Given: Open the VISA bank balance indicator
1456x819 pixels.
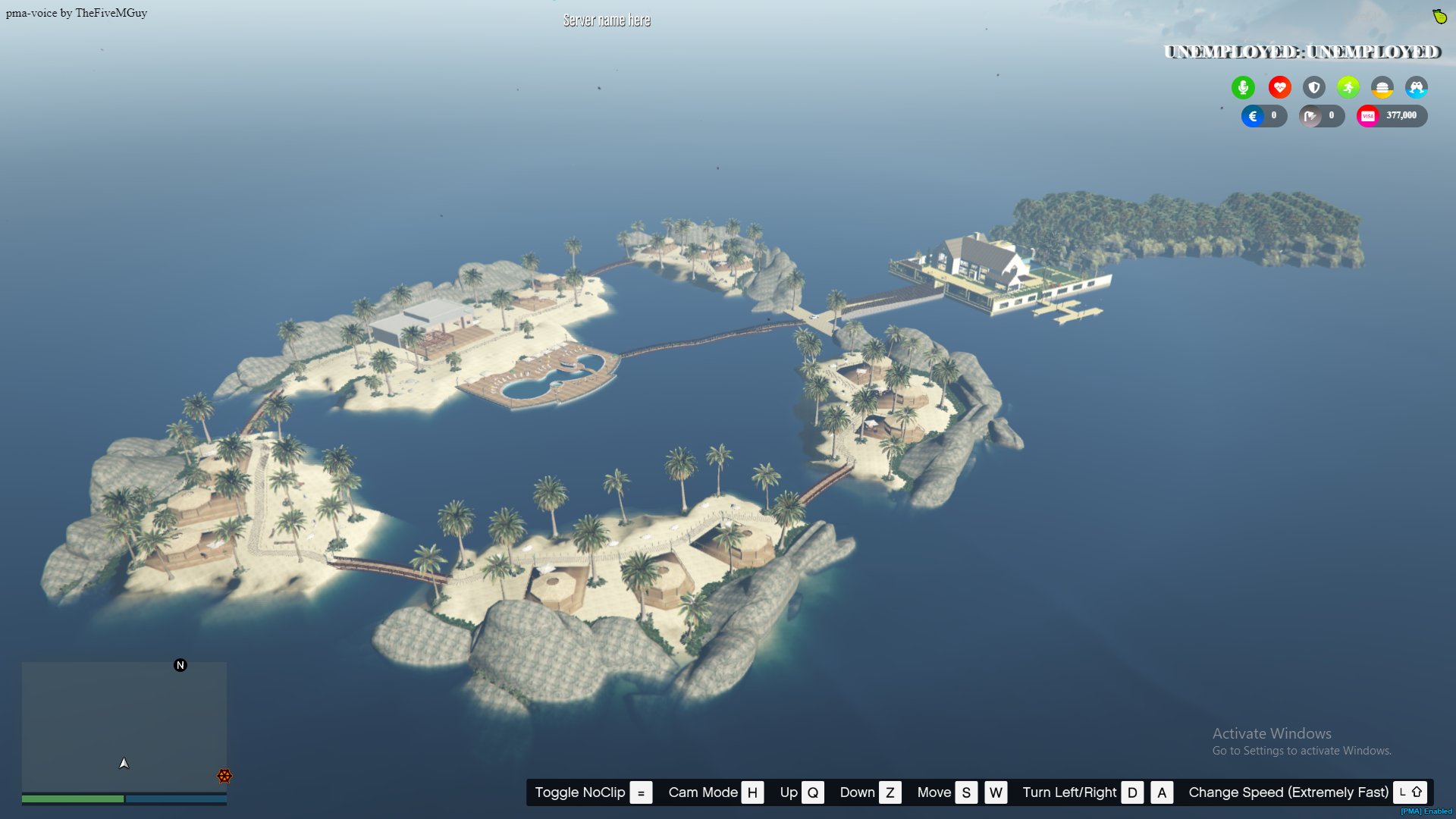Looking at the screenshot, I should click(1392, 115).
